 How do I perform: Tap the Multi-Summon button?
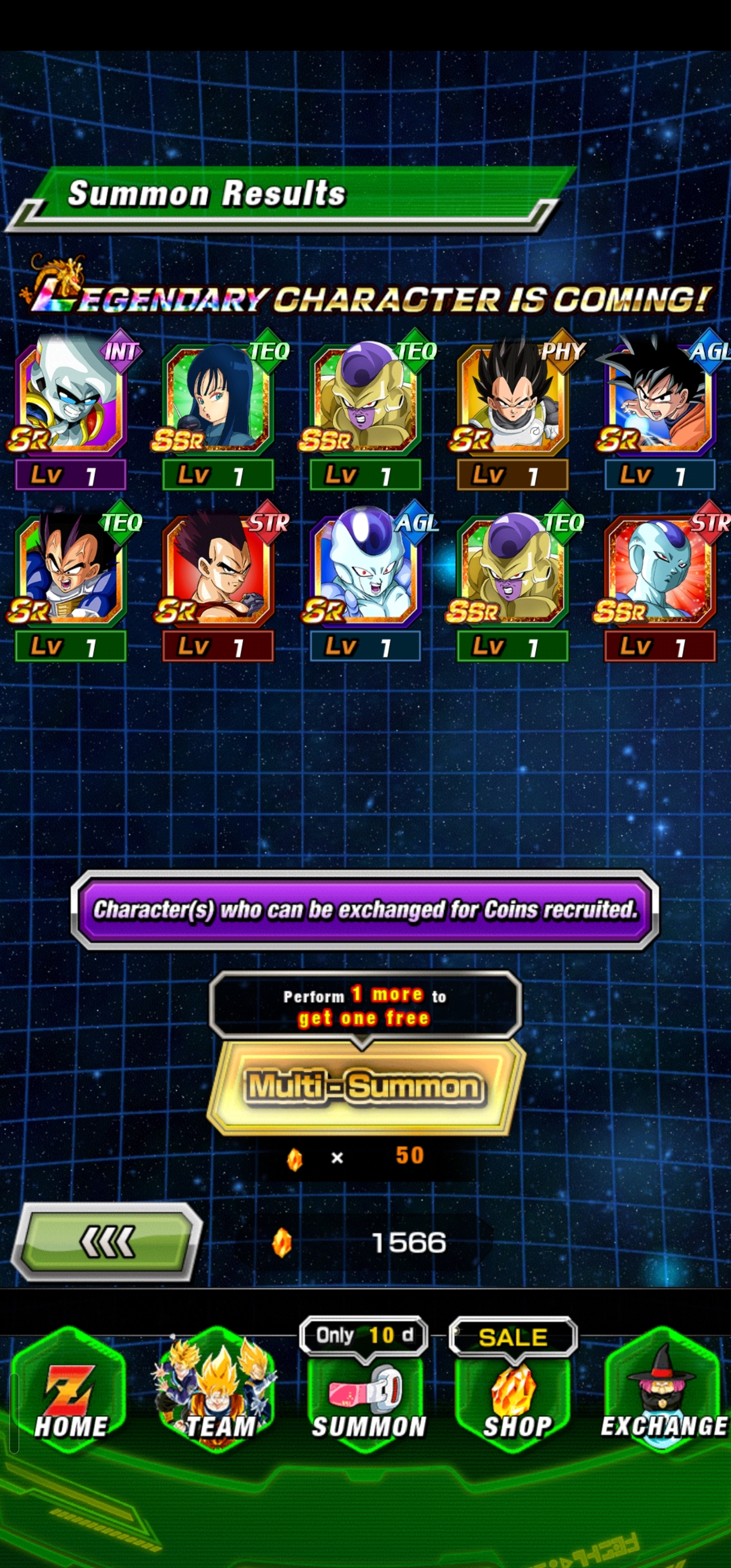[365, 1087]
